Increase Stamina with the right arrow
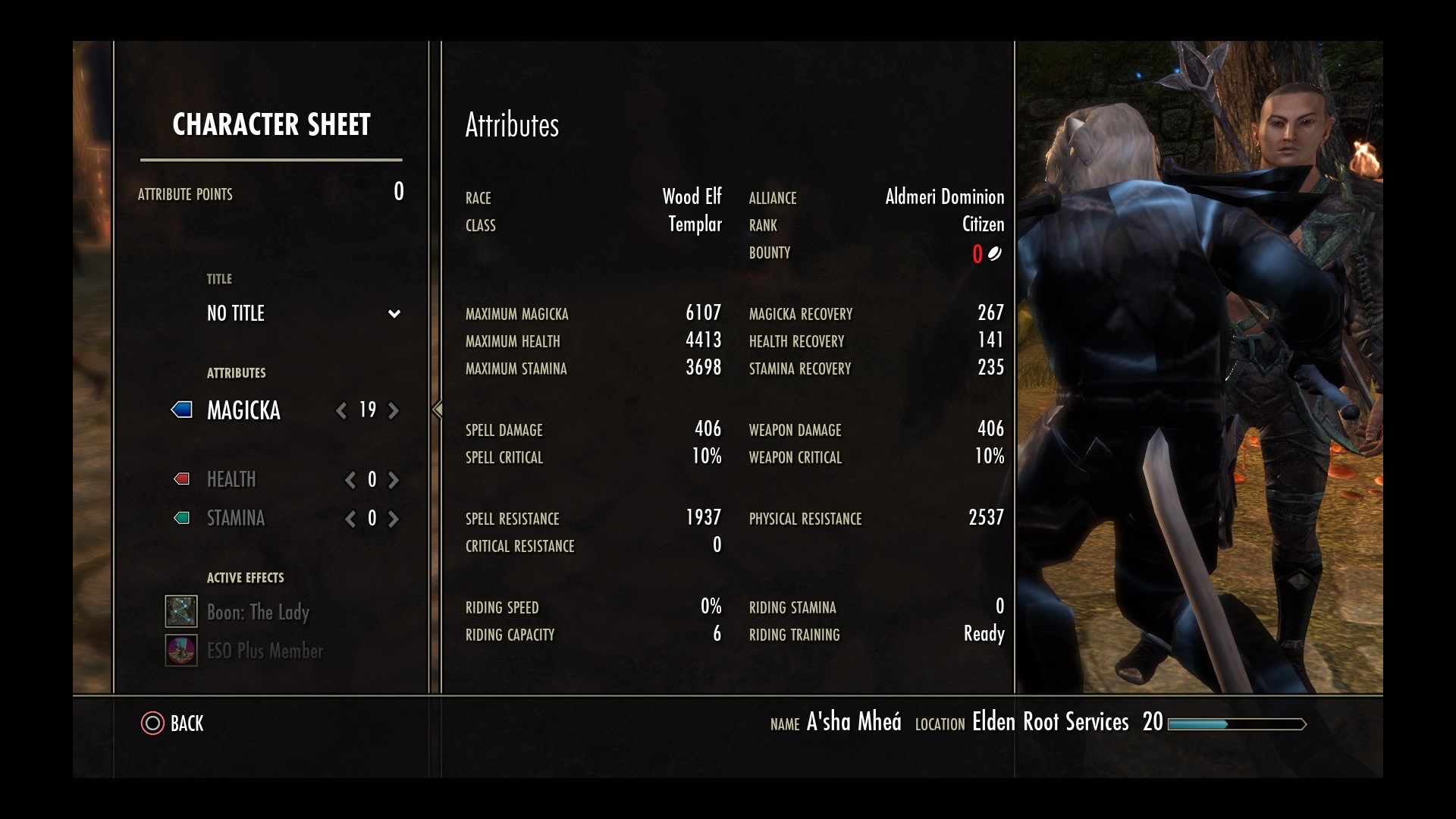 coord(394,519)
